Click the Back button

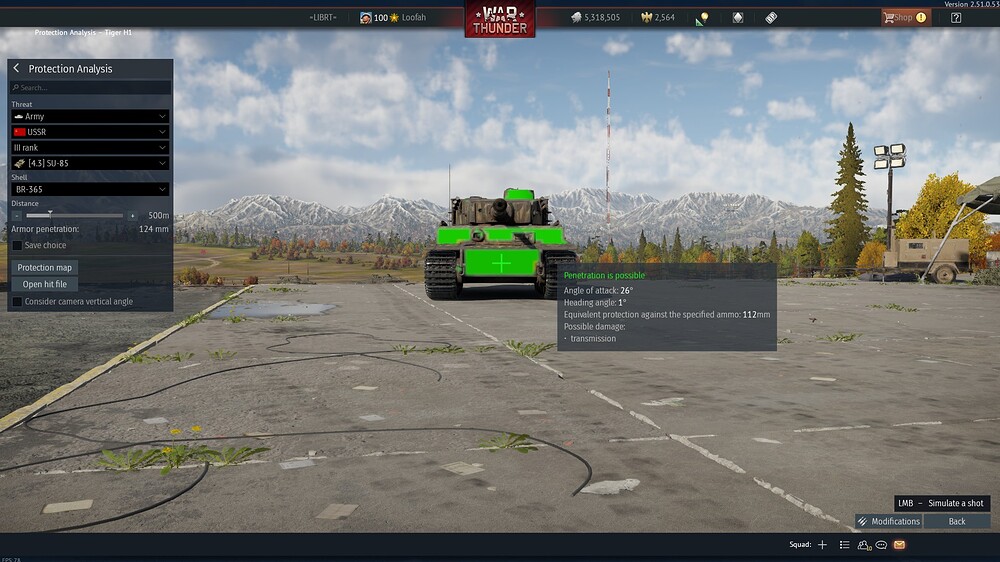tap(957, 521)
